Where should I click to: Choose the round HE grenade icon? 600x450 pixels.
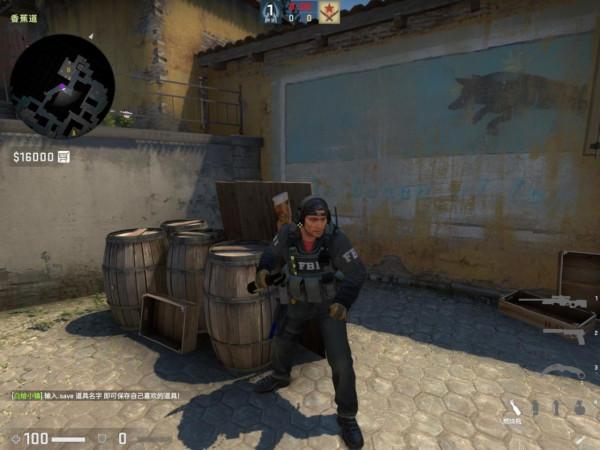click(578, 408)
